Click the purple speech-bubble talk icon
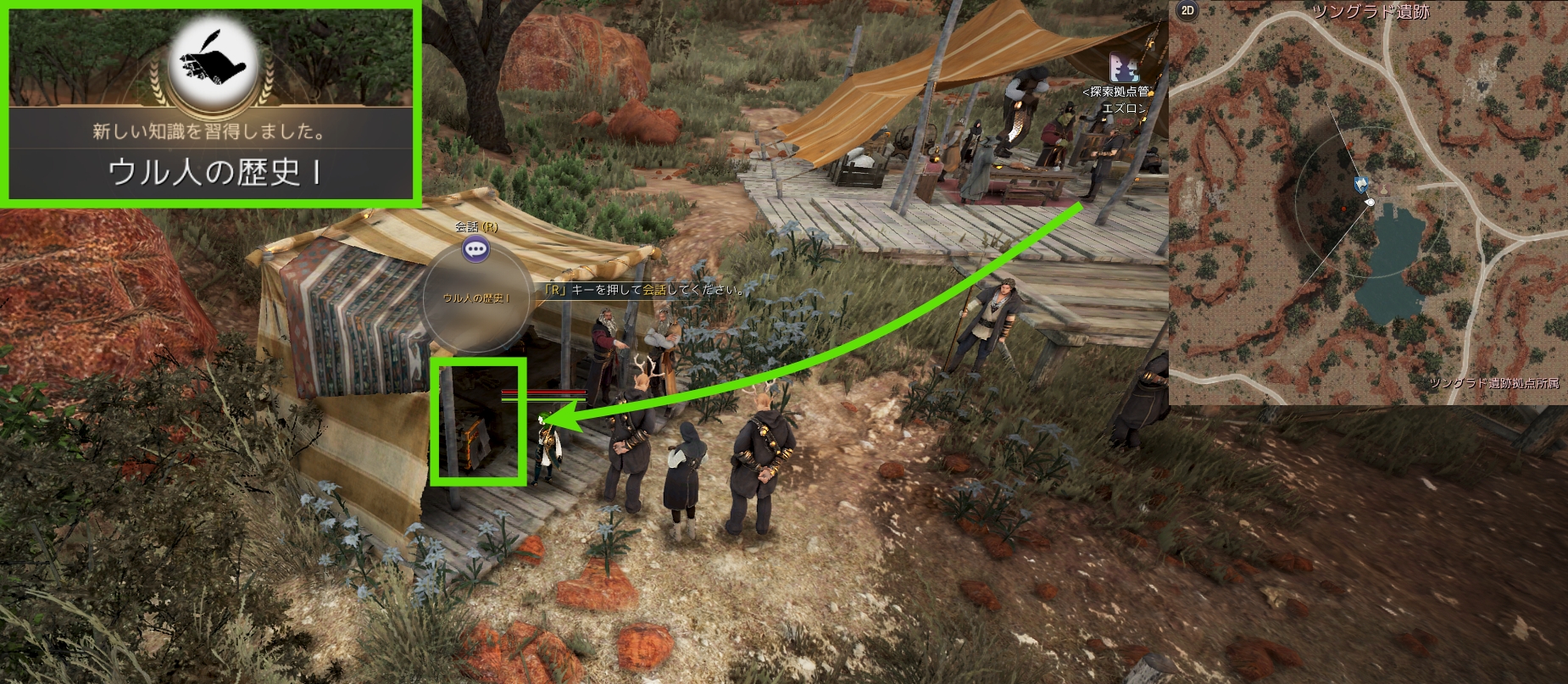This screenshot has width=1568, height=684. 476,248
